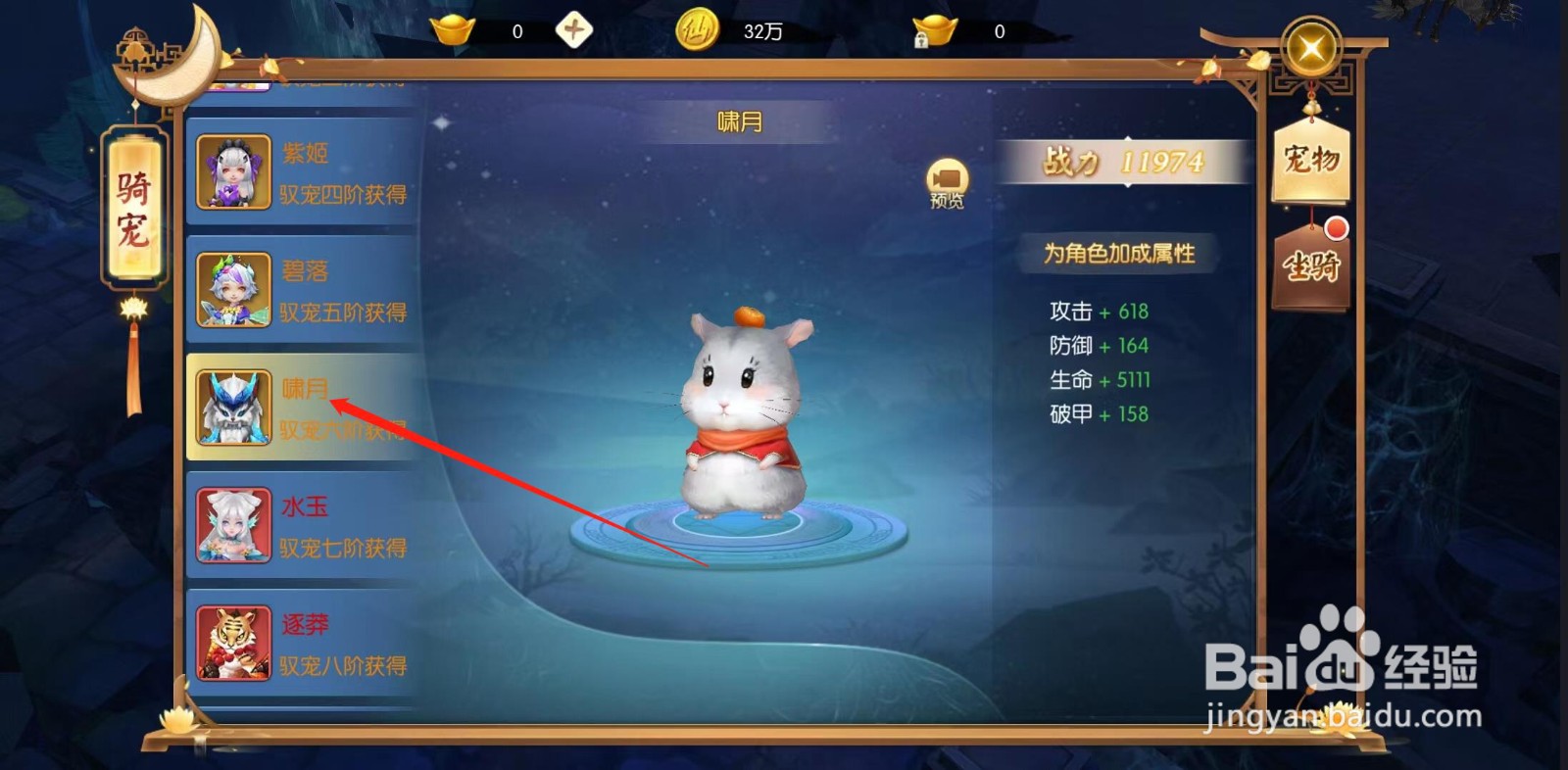Open the 预览 video preview
Screen dimensions: 1568x770
pos(944,184)
